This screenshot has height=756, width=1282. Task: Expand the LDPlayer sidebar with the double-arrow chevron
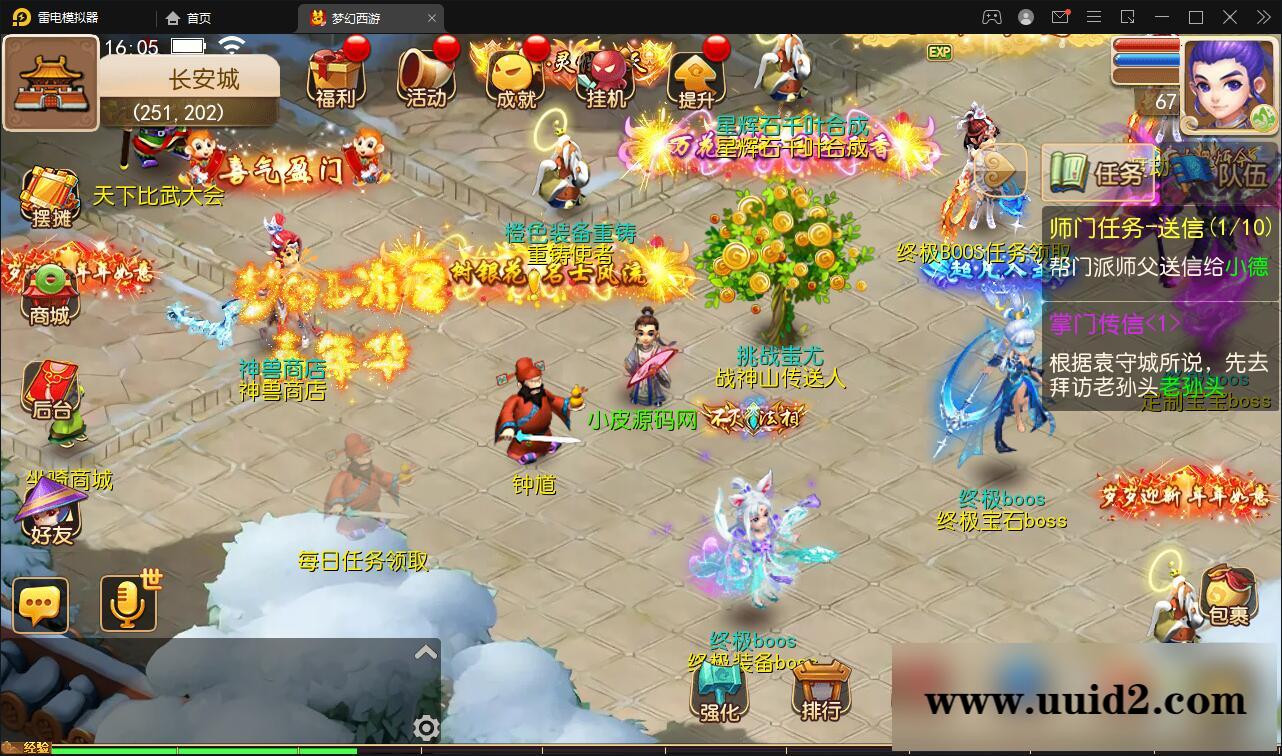(x=1262, y=17)
